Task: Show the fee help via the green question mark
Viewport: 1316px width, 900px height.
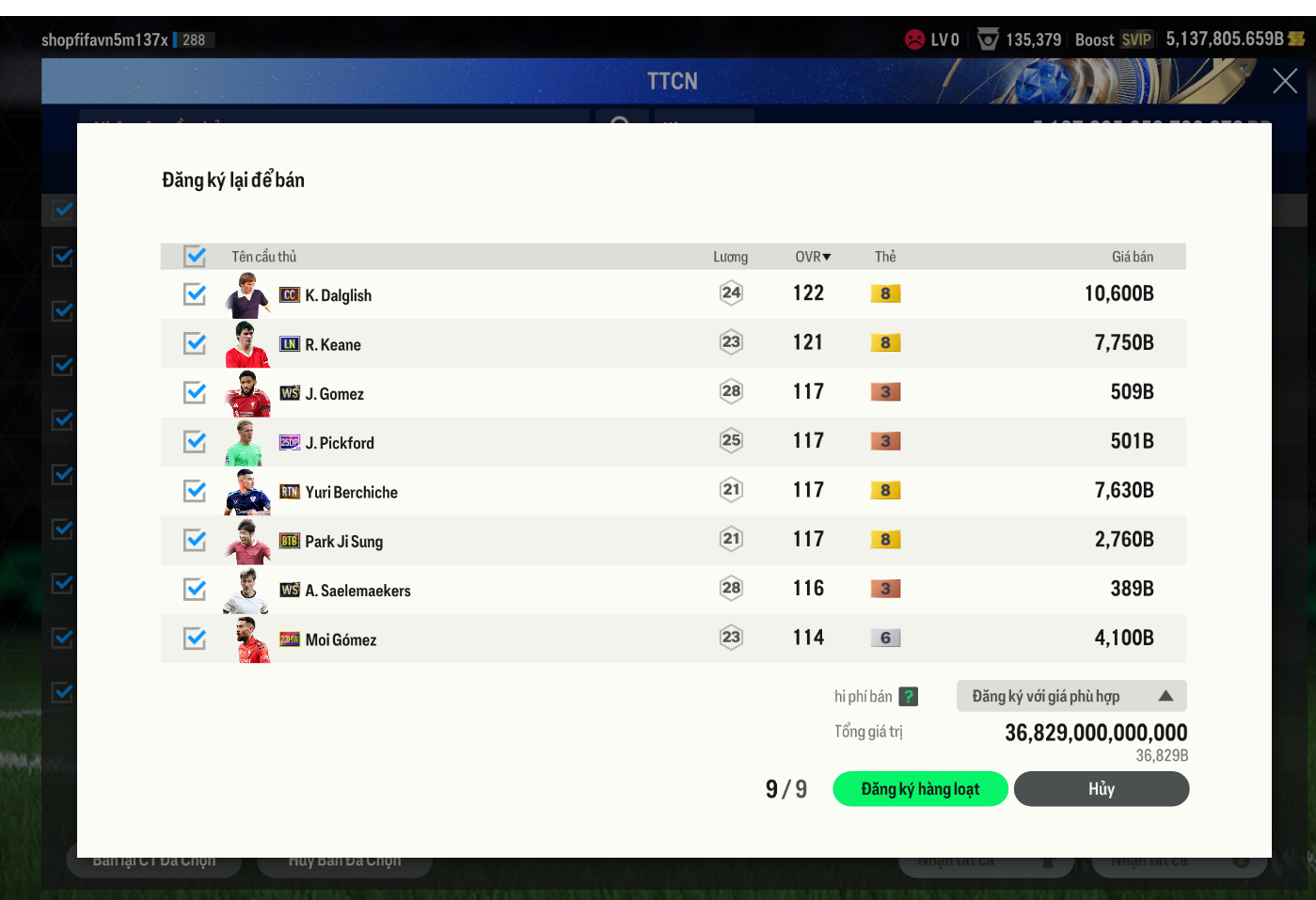Action: (908, 697)
